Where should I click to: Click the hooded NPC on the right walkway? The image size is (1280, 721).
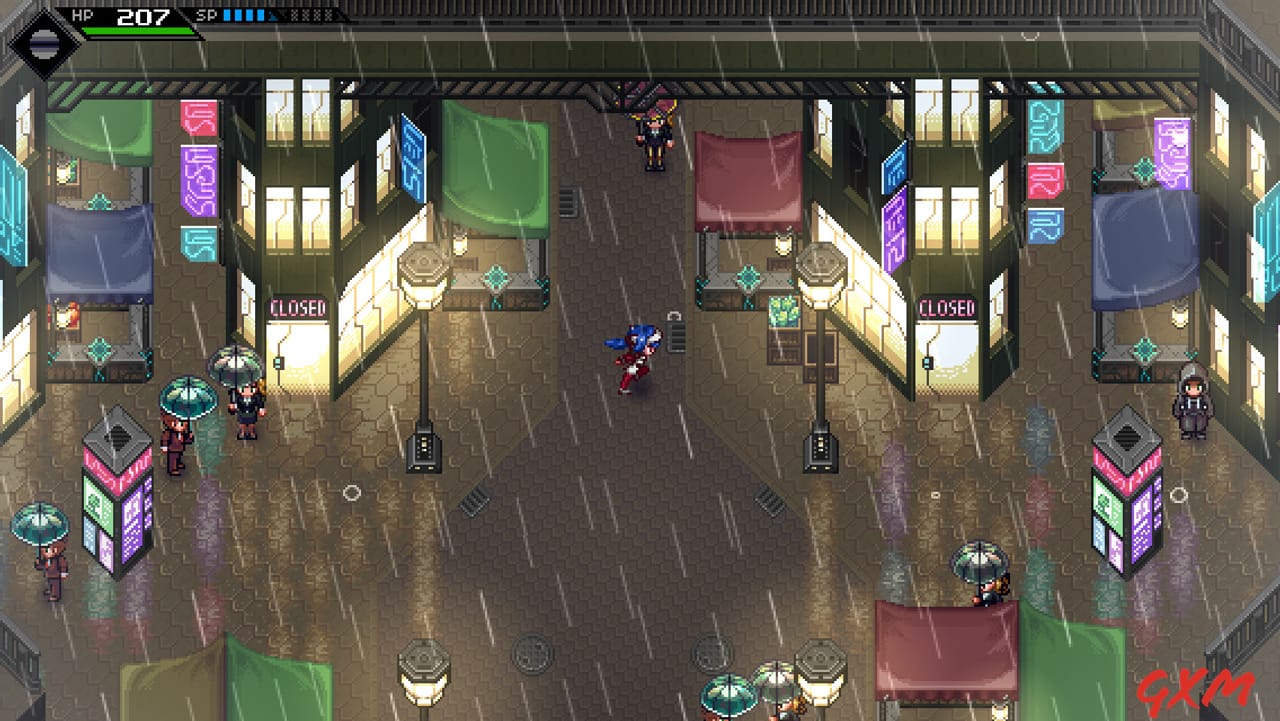[x=1192, y=405]
